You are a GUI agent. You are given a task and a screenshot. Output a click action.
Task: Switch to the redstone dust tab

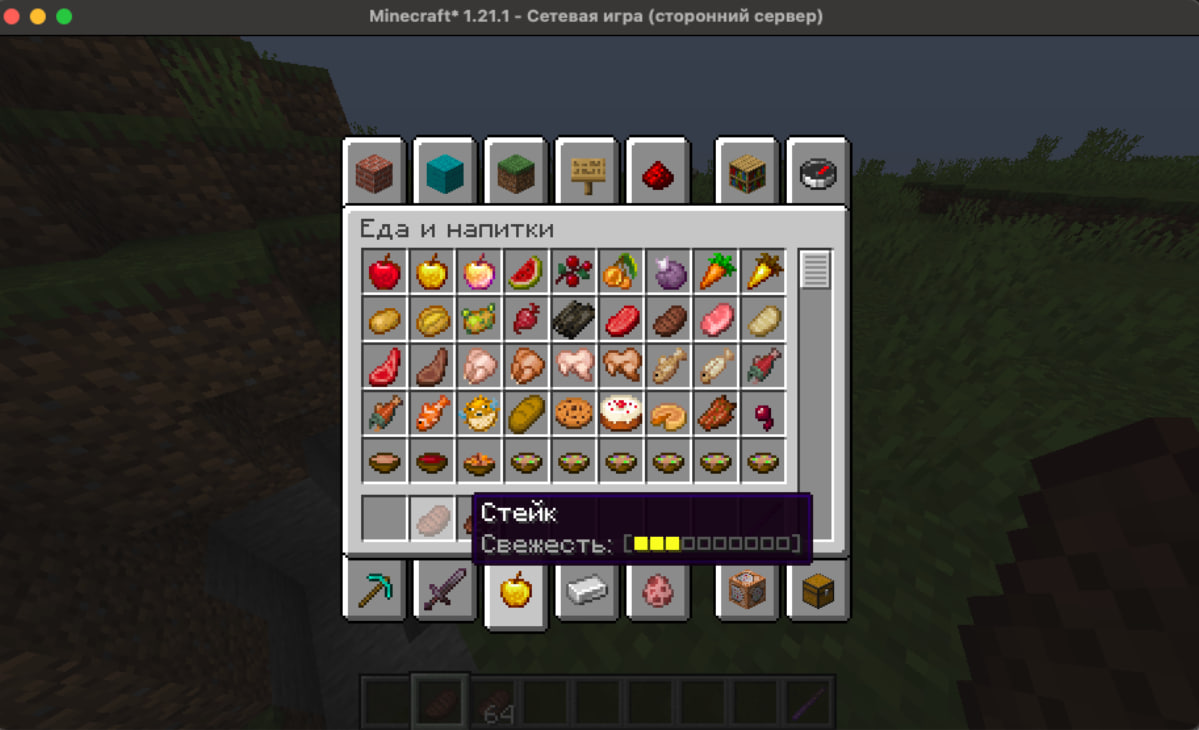[658, 174]
